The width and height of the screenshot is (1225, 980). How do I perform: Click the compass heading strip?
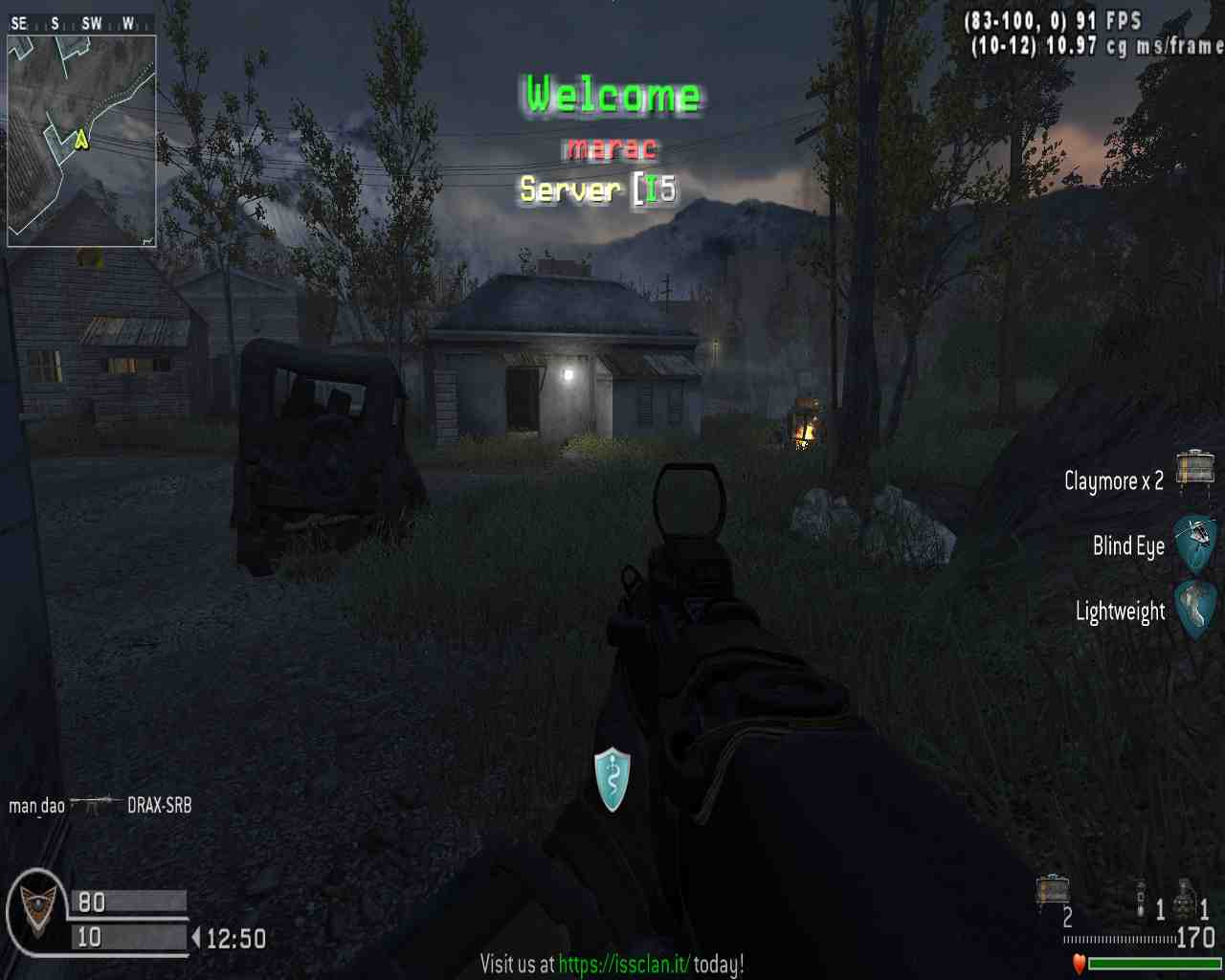click(x=80, y=23)
